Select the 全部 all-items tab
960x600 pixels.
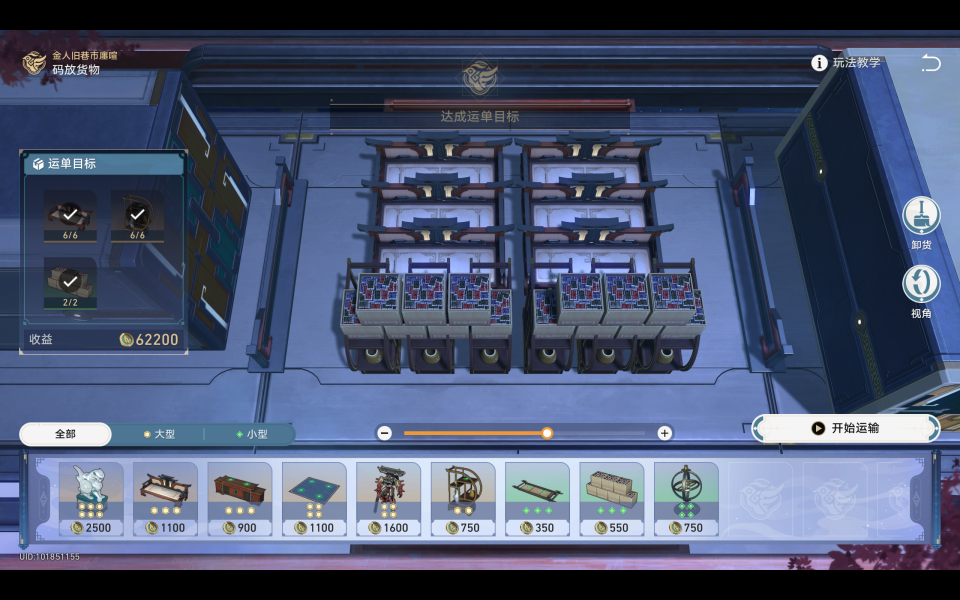tap(65, 434)
